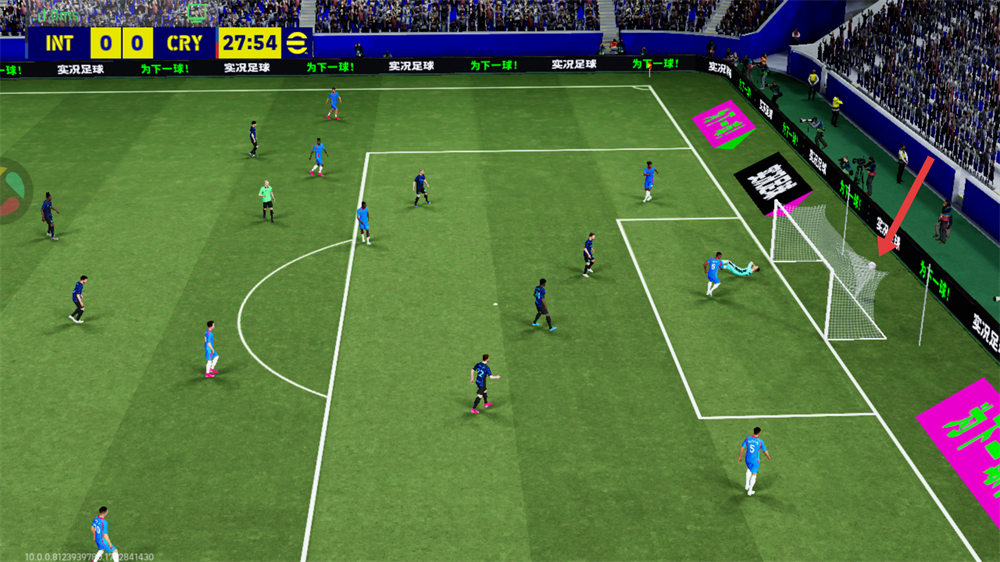Open the round floating assistant ball overlay
Viewport: 1000px width, 562px height.
tap(12, 191)
